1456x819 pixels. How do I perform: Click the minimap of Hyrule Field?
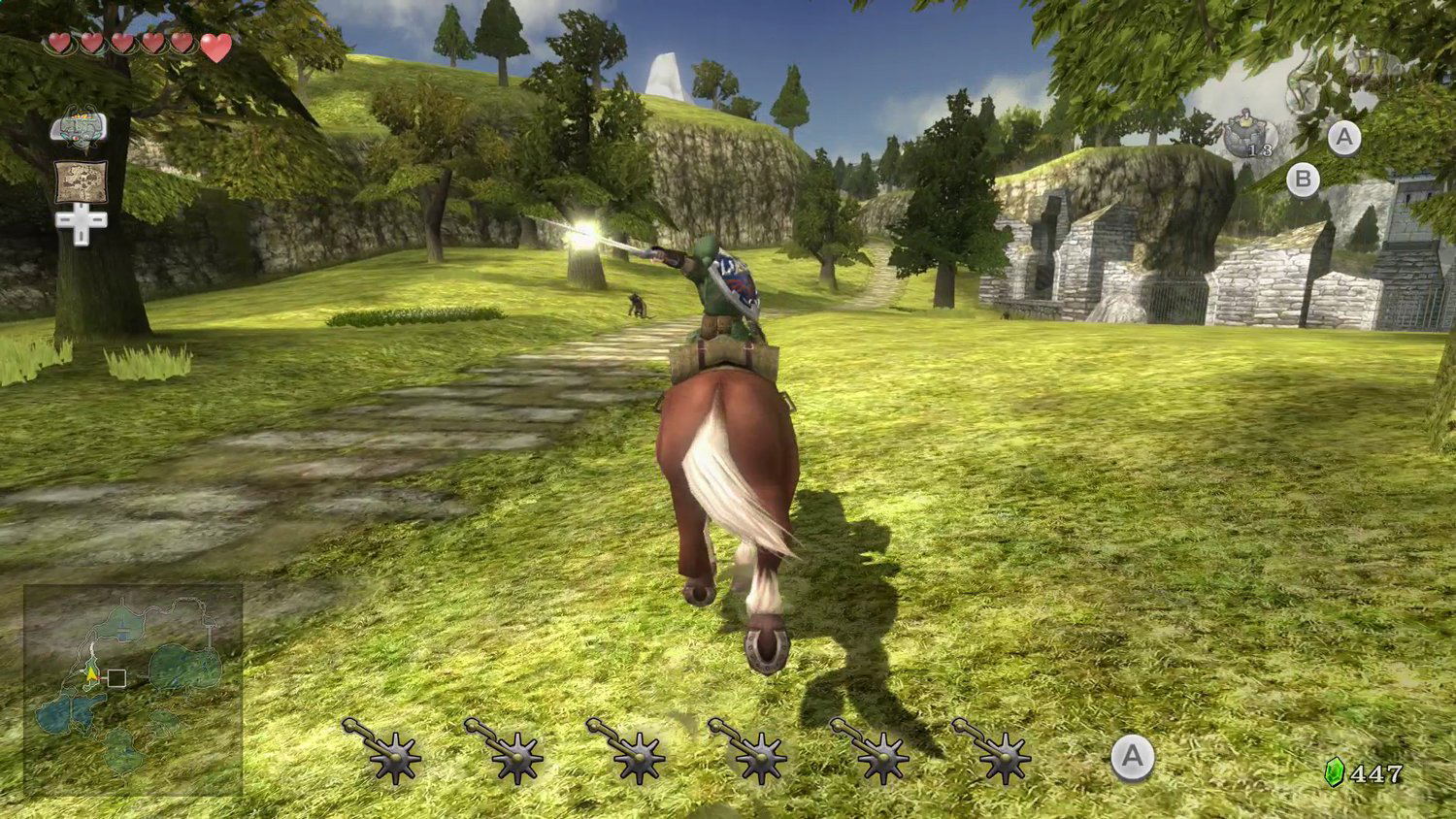pyautogui.click(x=133, y=688)
